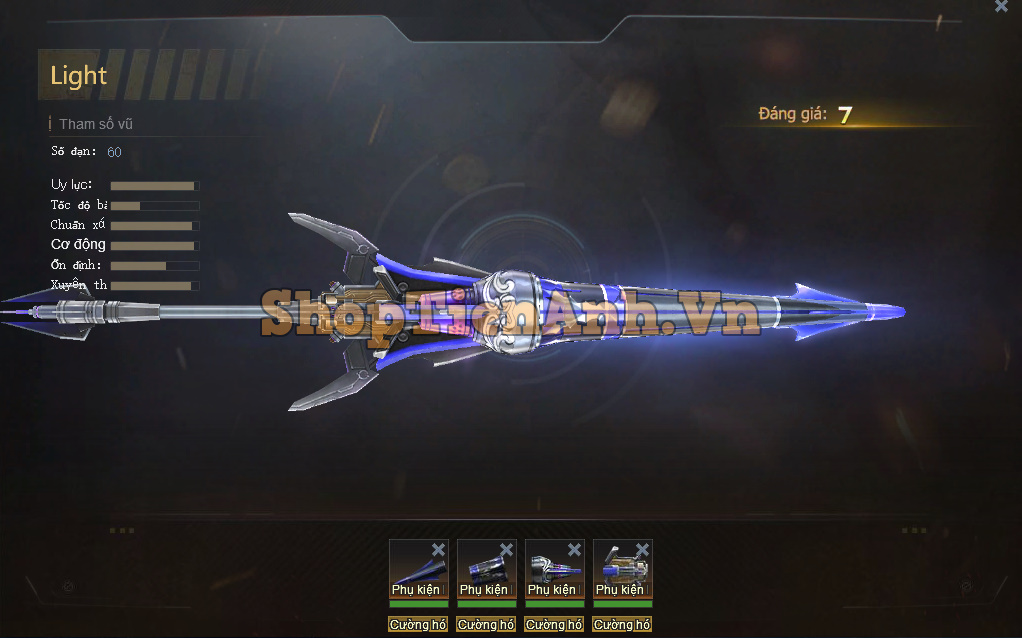
Task: Select the spearhead blade accessory slot
Action: click(418, 569)
